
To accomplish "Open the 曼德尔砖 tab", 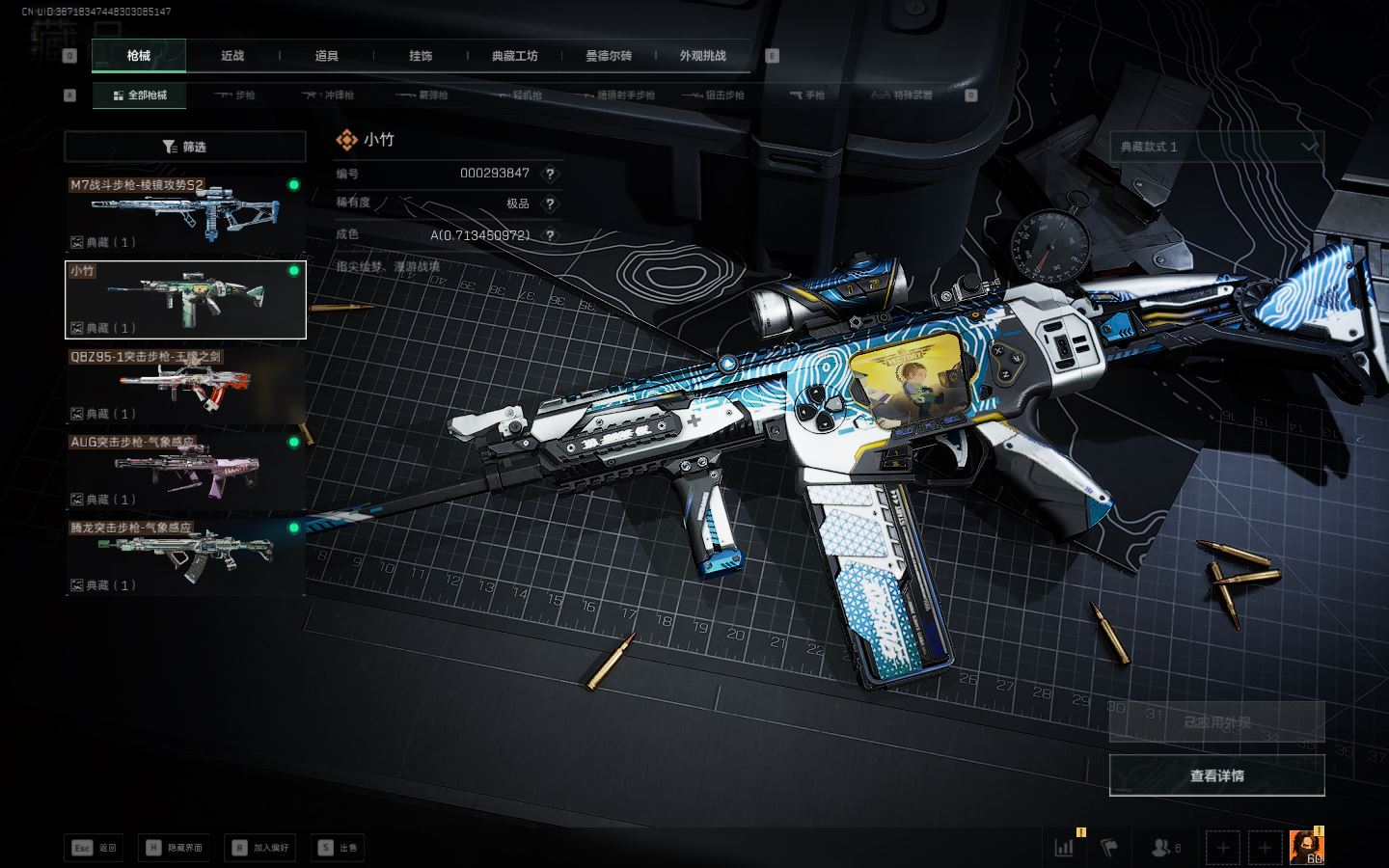I will click(609, 56).
